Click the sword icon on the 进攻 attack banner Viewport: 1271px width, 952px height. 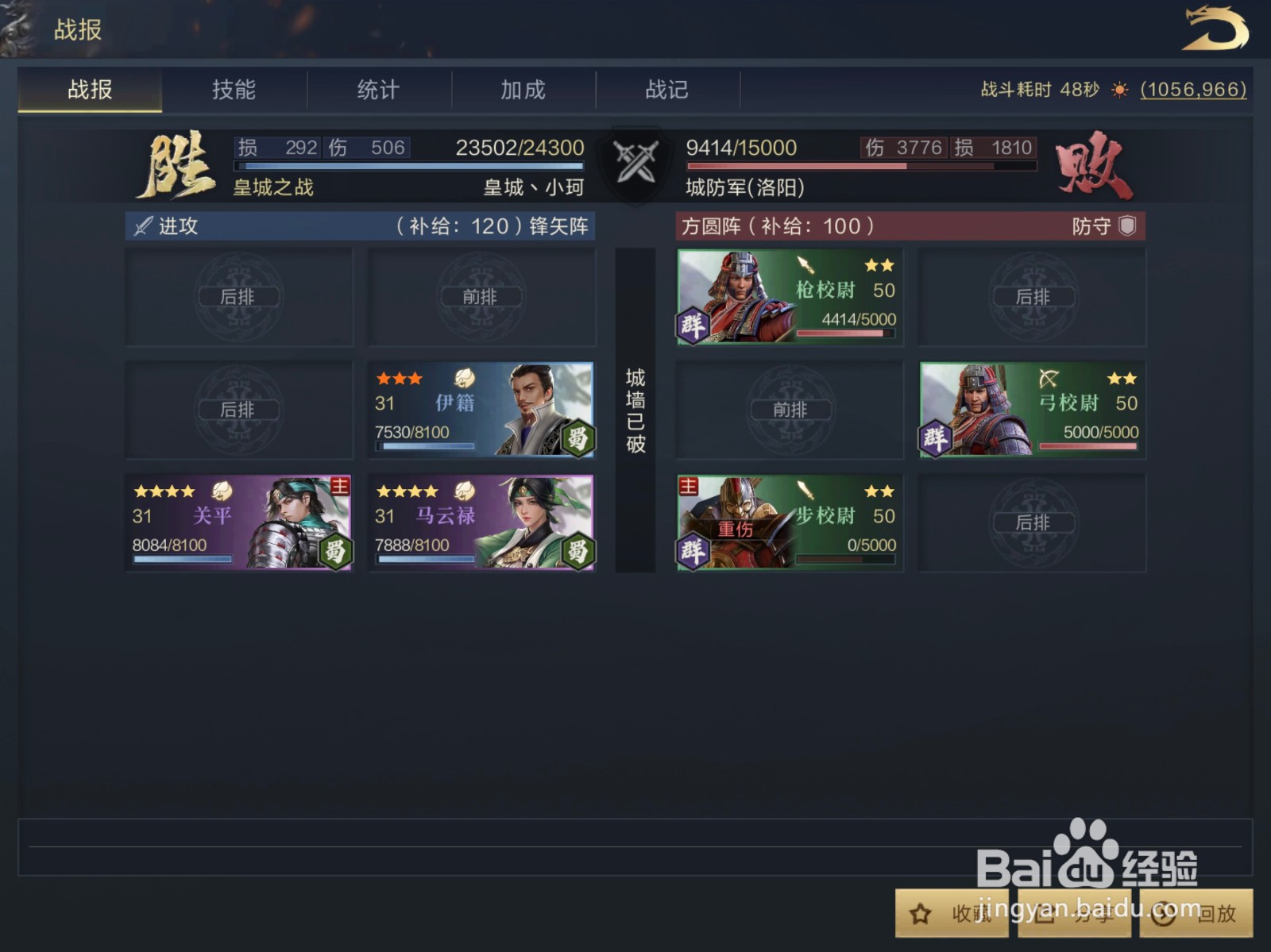click(143, 226)
